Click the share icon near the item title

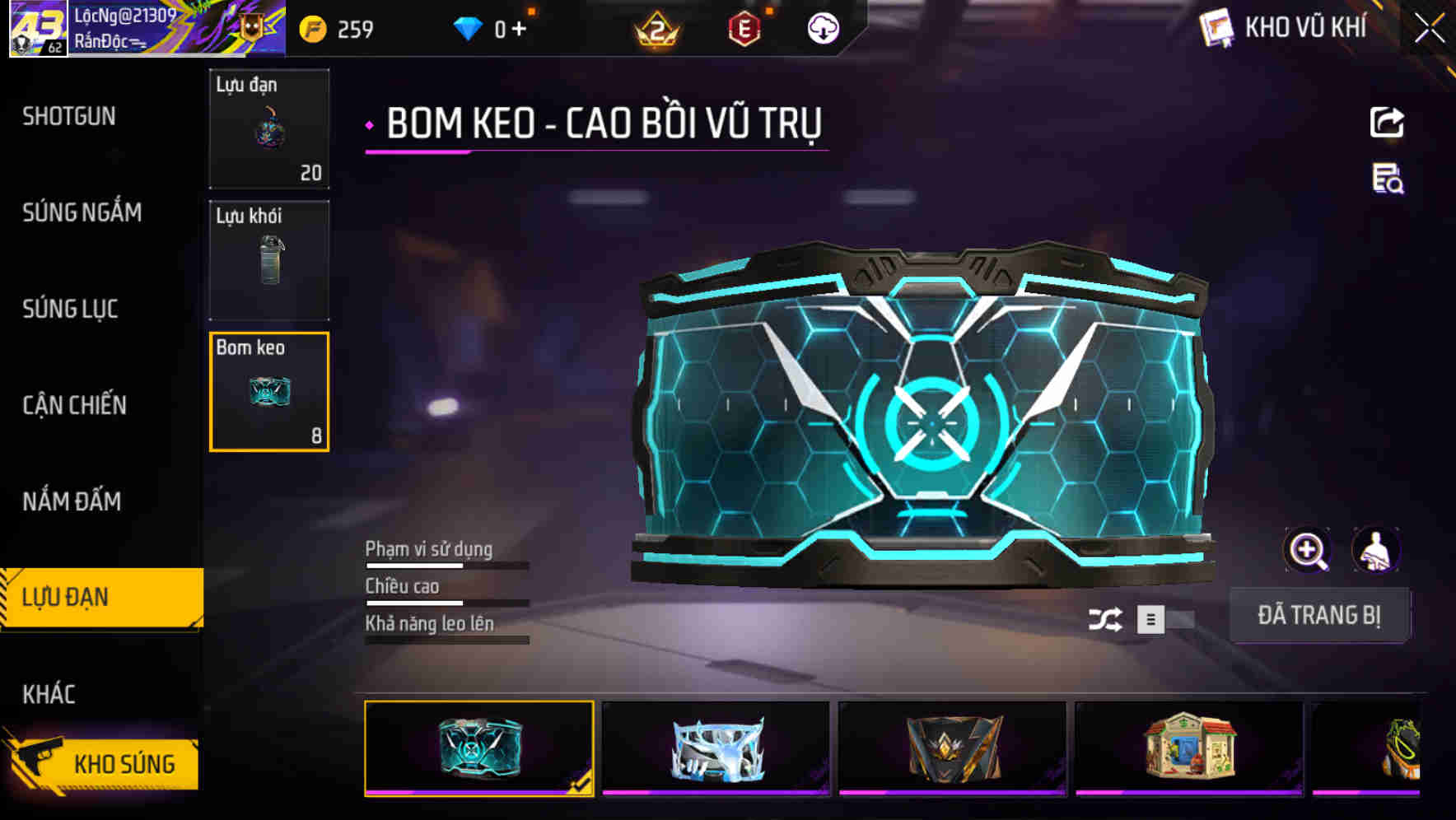(x=1387, y=122)
